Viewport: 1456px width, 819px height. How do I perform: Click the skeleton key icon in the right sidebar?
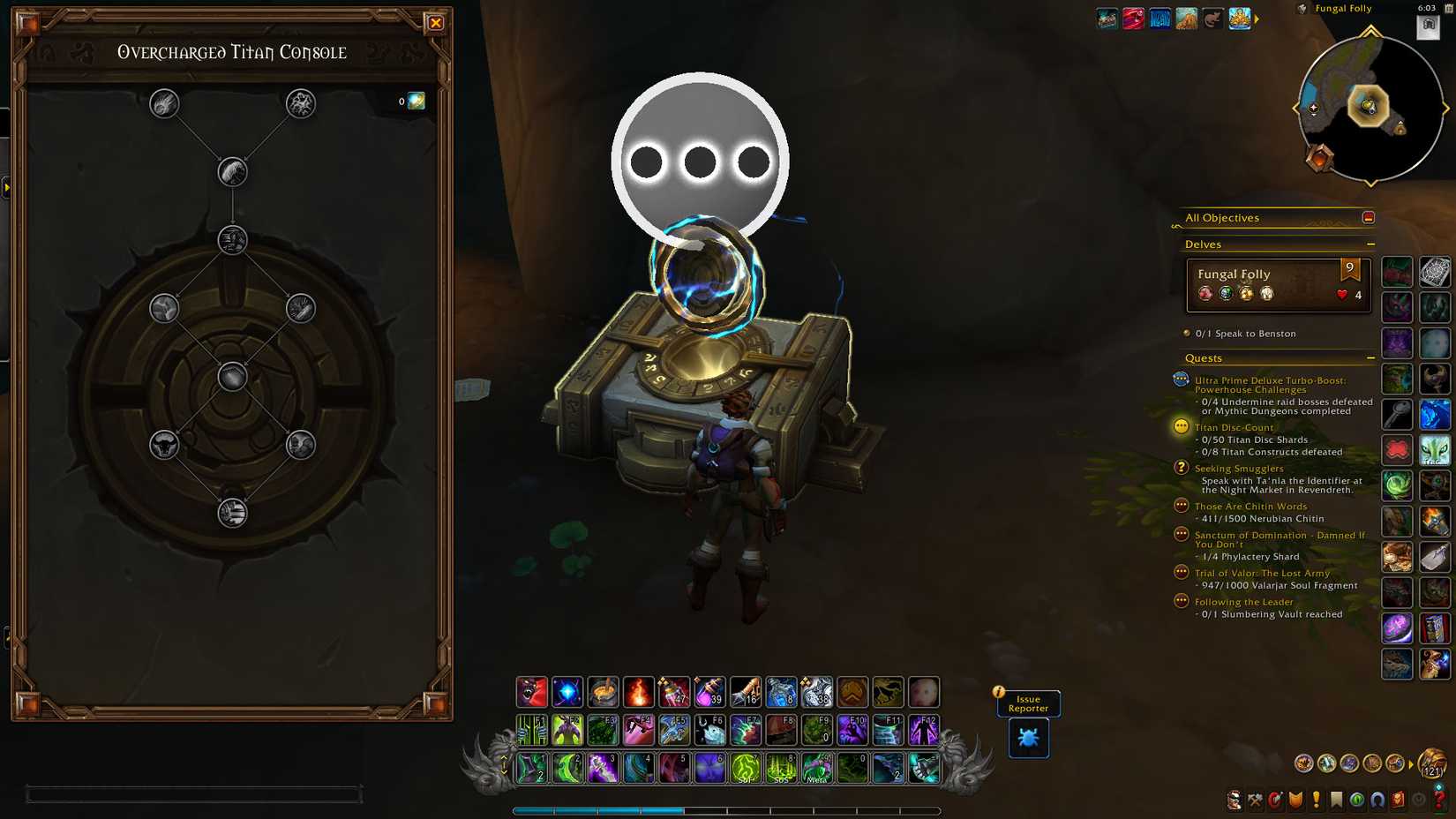(x=1397, y=414)
